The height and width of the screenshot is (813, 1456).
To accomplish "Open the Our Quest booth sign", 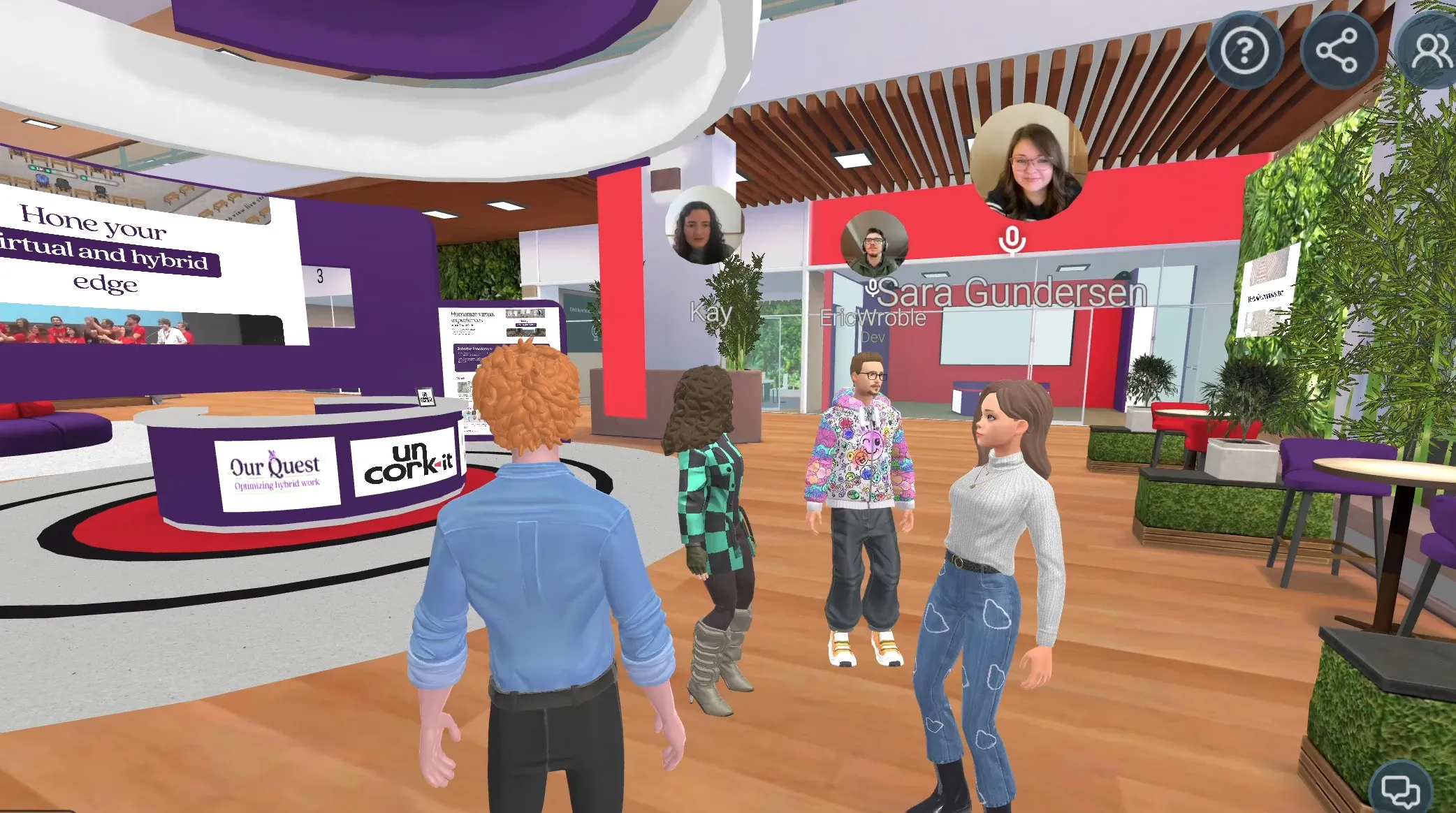I will [278, 472].
